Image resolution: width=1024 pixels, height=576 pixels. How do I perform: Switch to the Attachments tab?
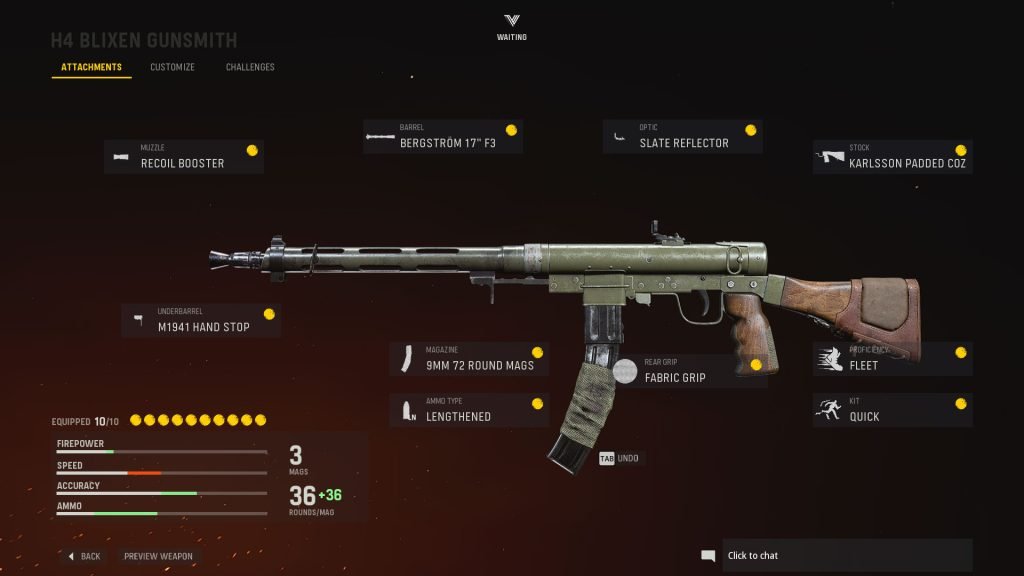coord(91,68)
